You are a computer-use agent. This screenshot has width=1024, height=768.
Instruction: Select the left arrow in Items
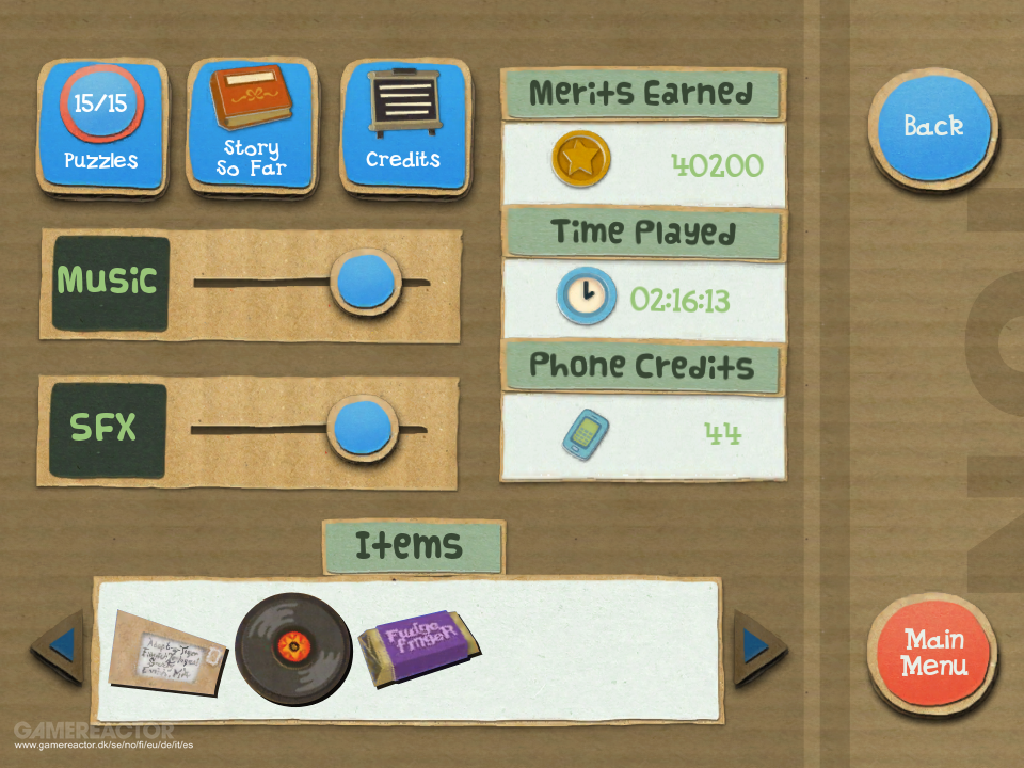tap(60, 647)
